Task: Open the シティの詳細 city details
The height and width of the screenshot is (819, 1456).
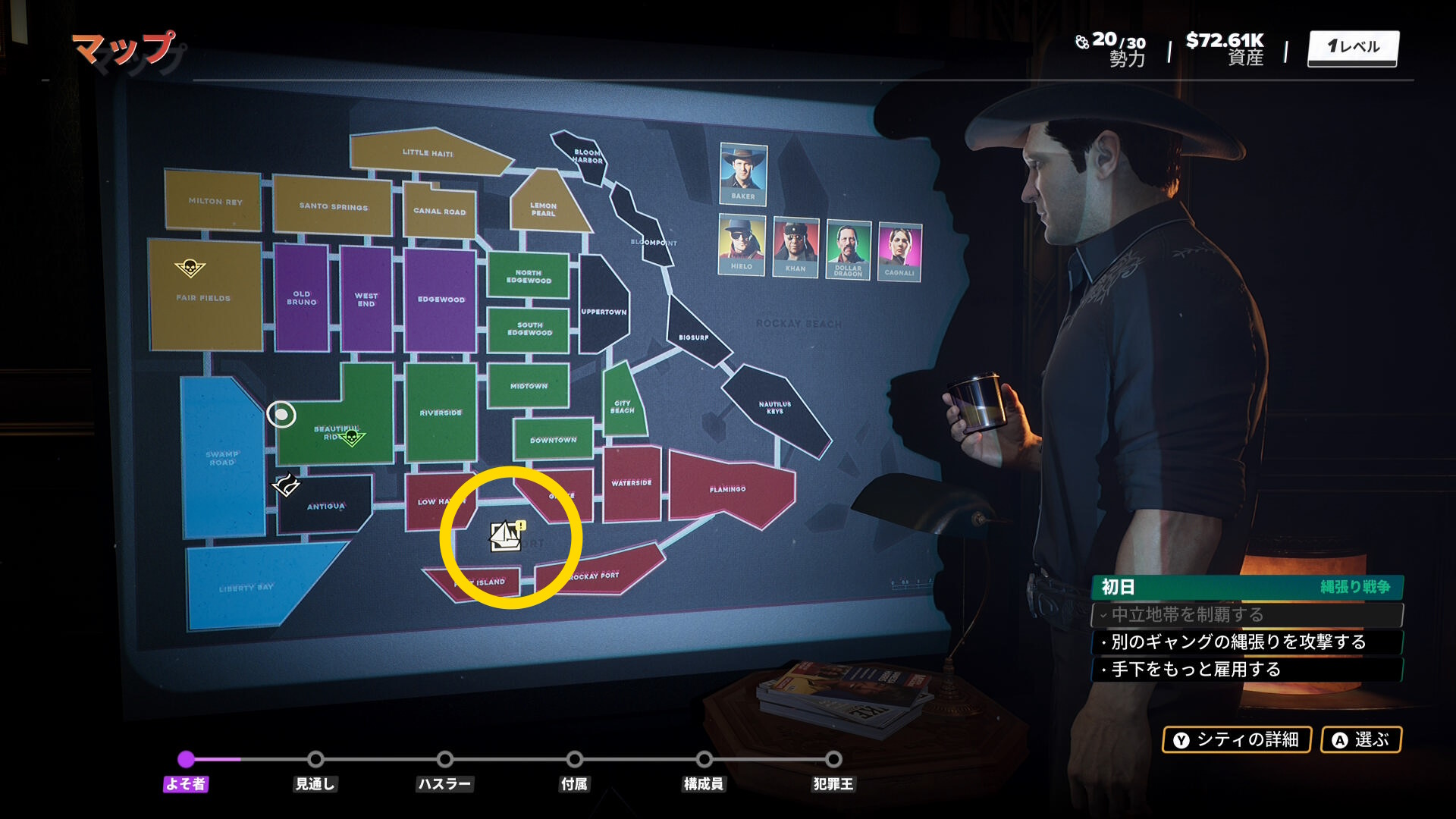Action: 1237,739
